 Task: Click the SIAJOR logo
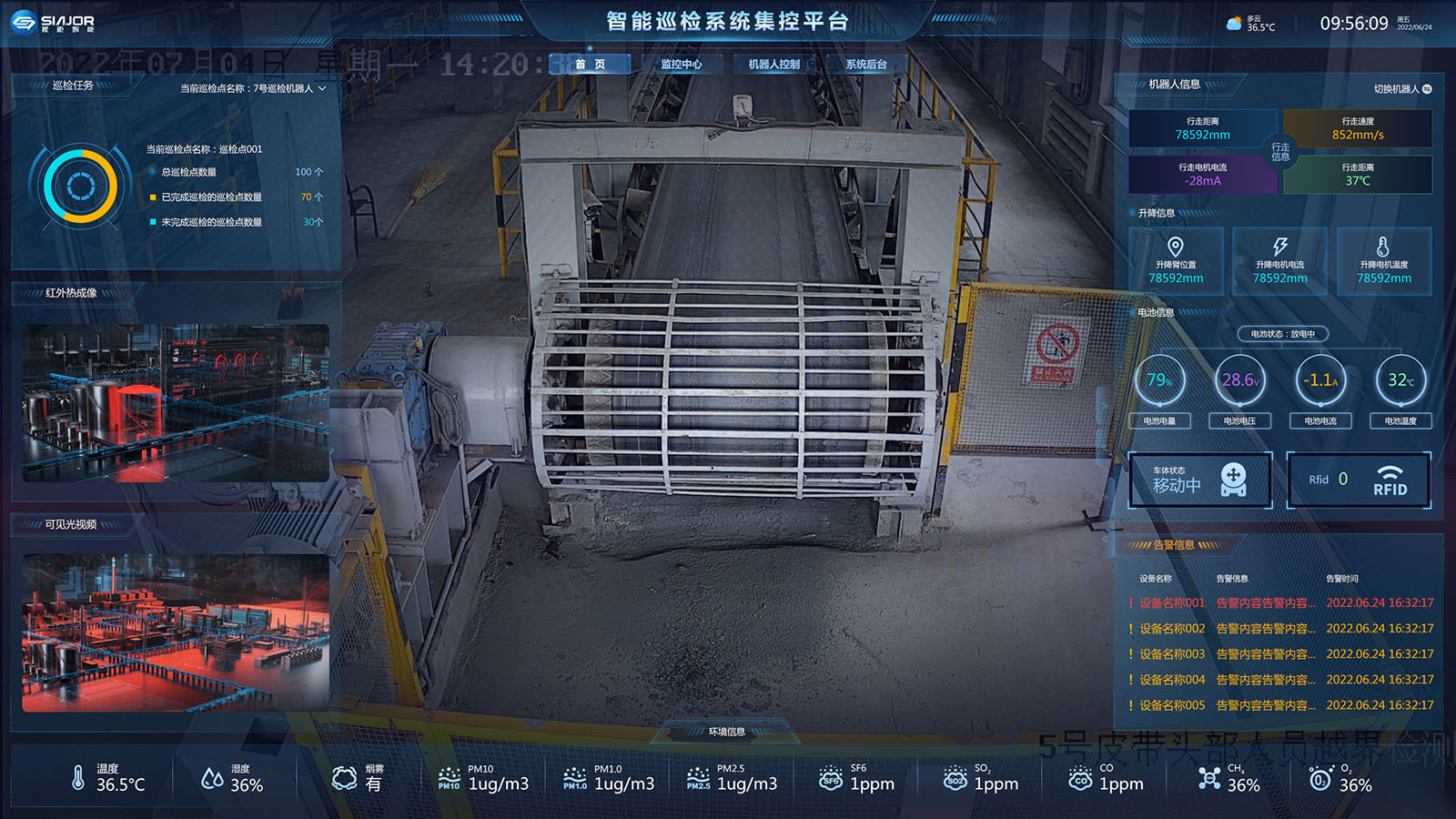(x=54, y=22)
